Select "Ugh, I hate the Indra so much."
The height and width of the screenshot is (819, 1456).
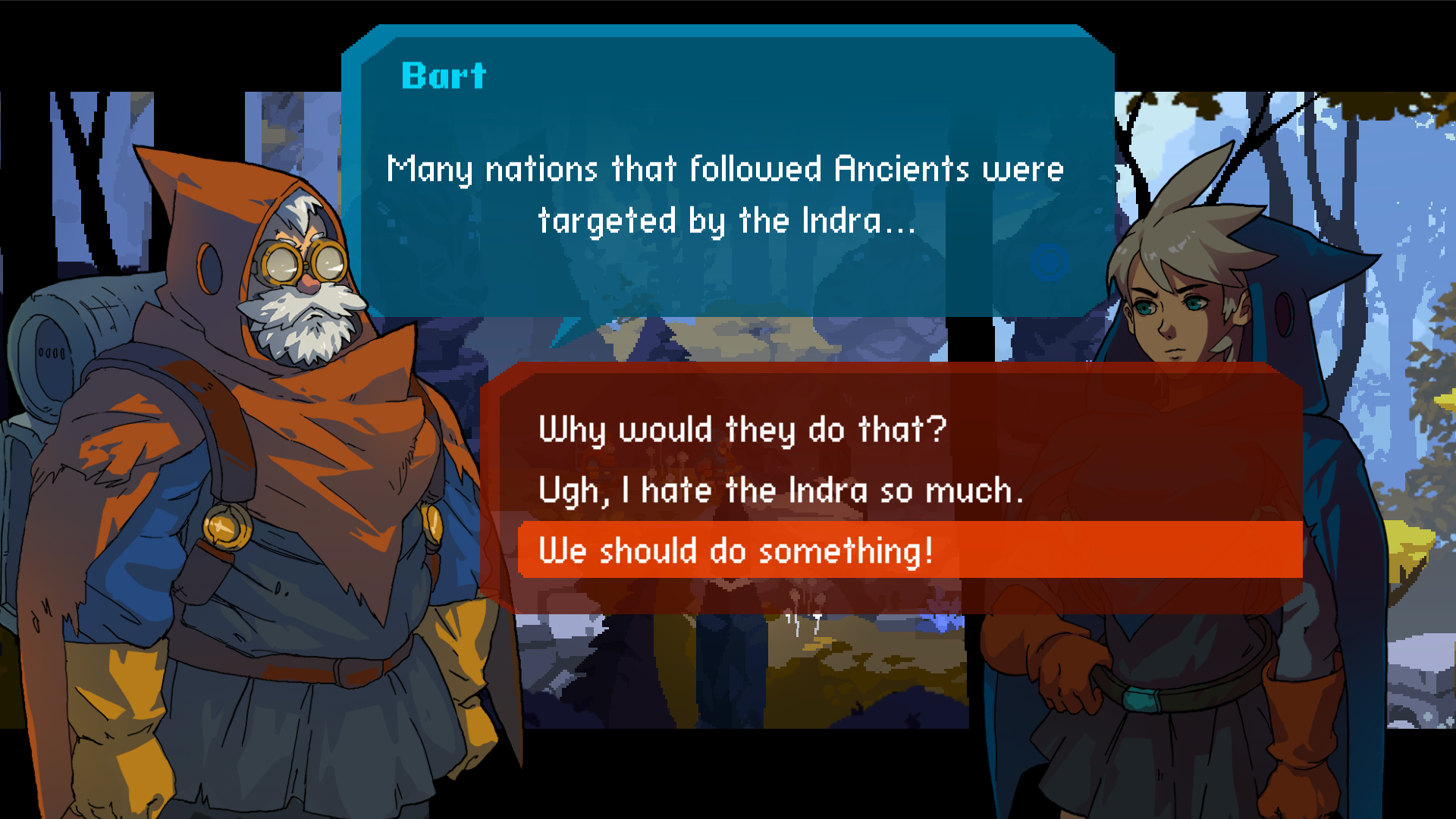click(x=780, y=491)
